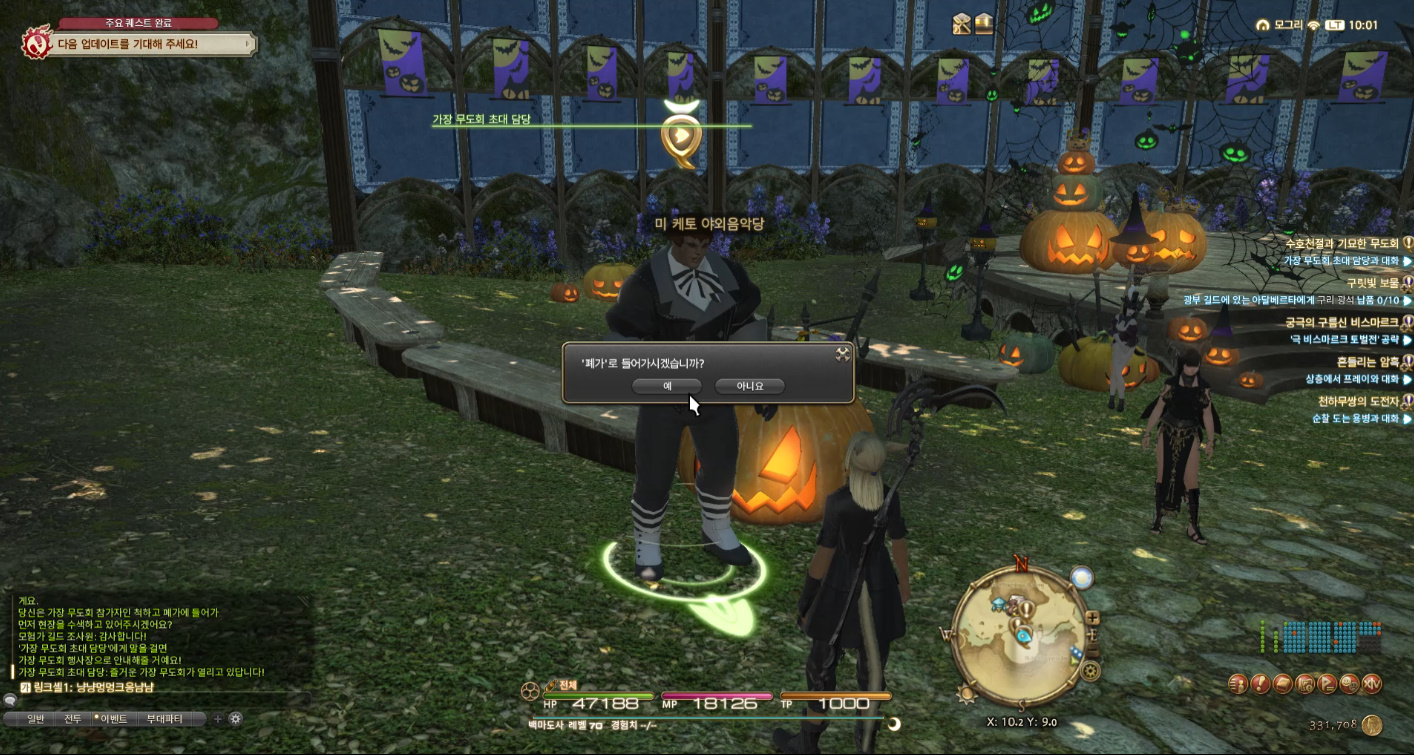
Task: Add a new chat tab with plus
Action: click(217, 718)
